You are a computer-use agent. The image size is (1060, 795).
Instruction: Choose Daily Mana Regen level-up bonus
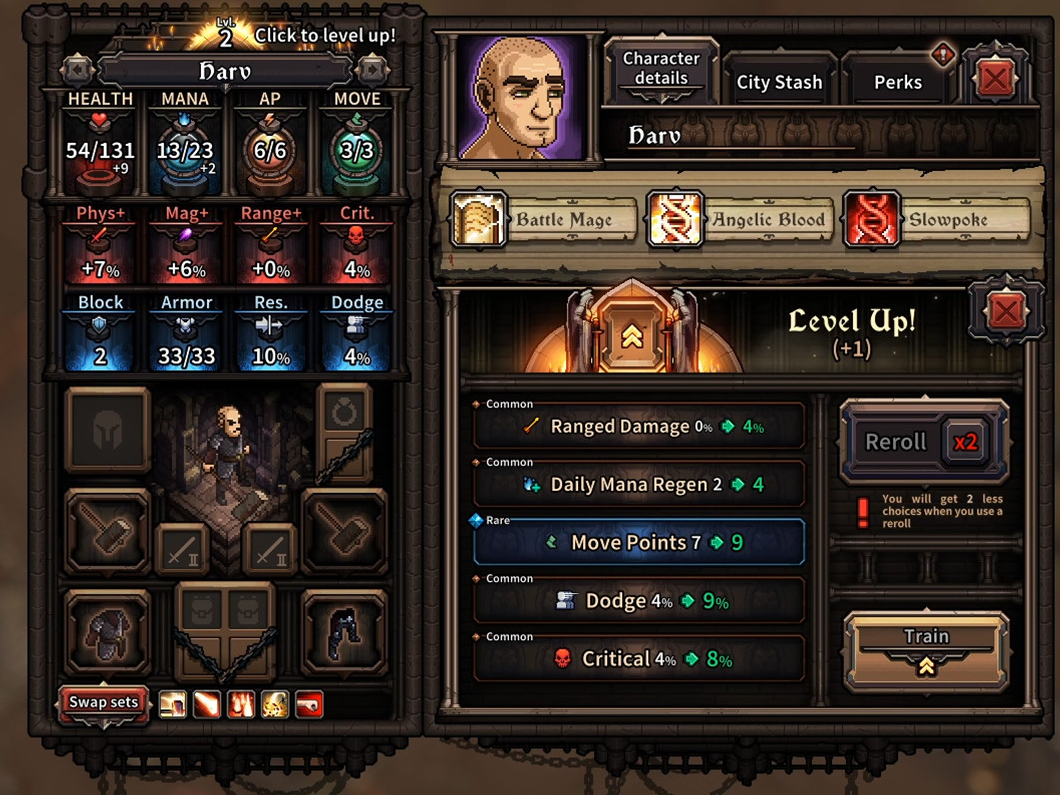(x=638, y=485)
